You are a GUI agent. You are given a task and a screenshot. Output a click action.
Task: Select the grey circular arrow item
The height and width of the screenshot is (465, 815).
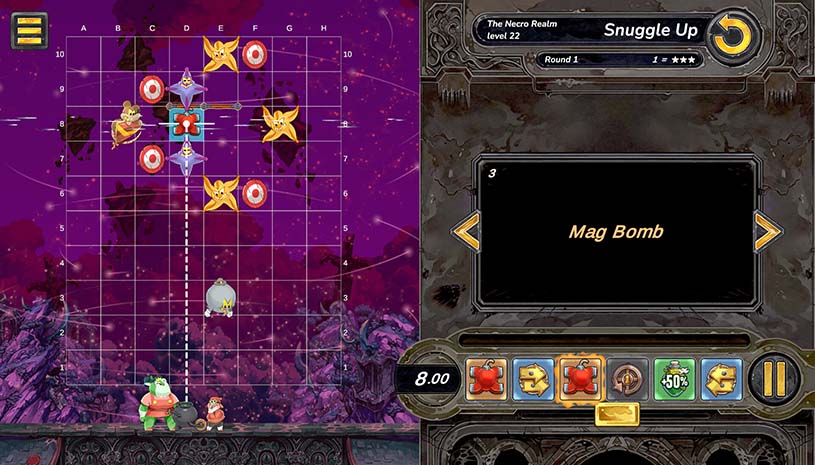click(627, 379)
